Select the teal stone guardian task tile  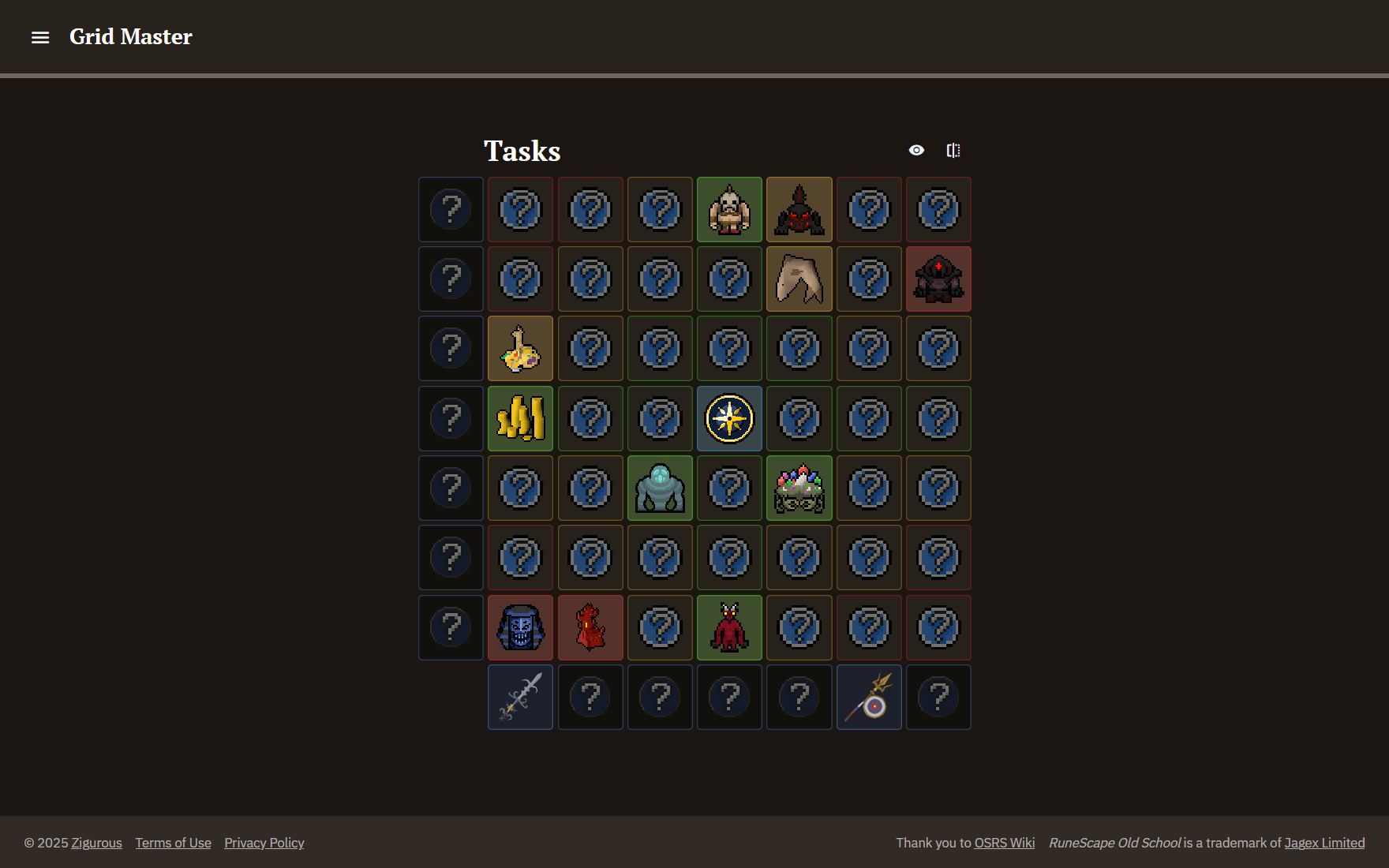pyautogui.click(x=660, y=488)
